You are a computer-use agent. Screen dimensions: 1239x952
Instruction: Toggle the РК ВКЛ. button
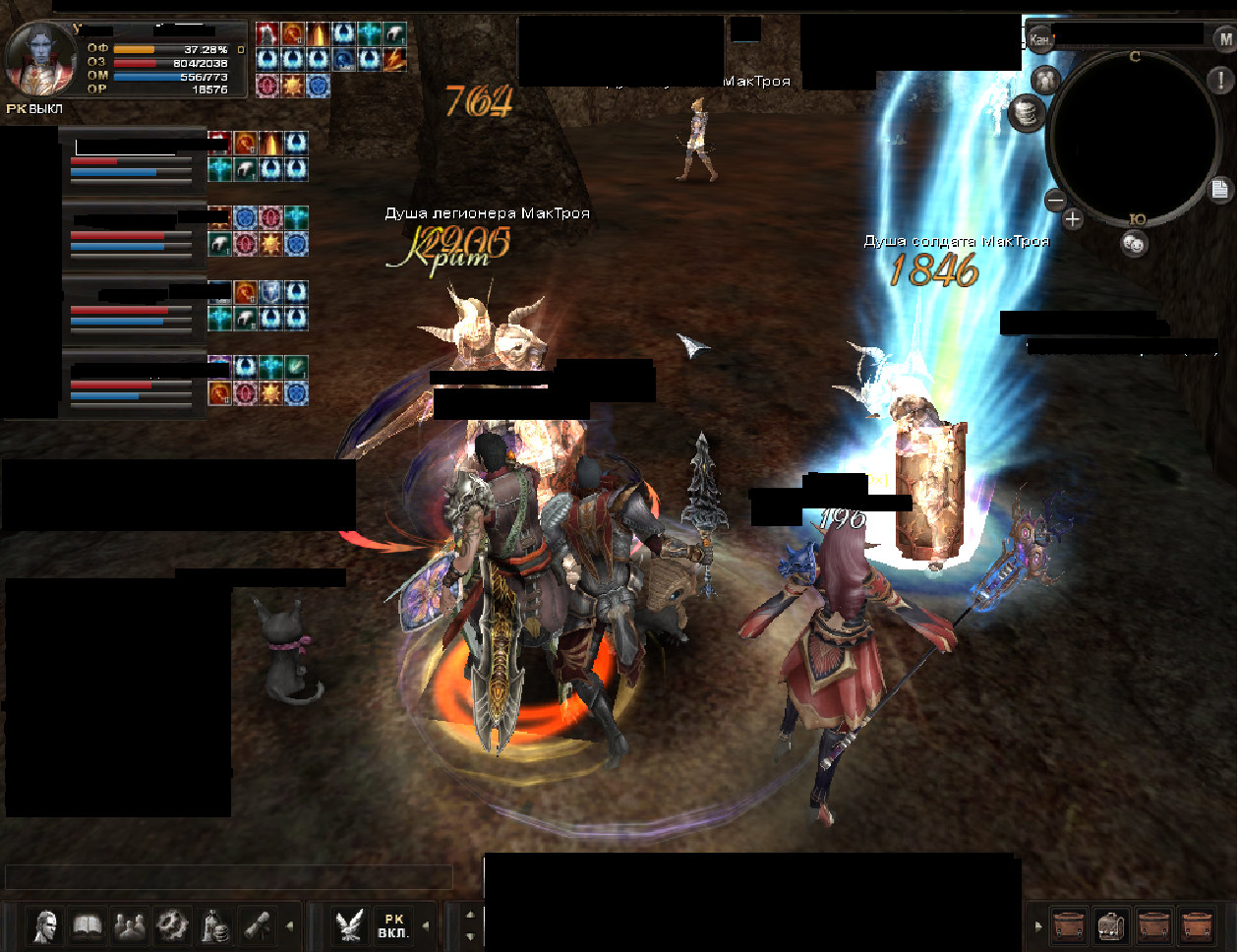point(393,925)
